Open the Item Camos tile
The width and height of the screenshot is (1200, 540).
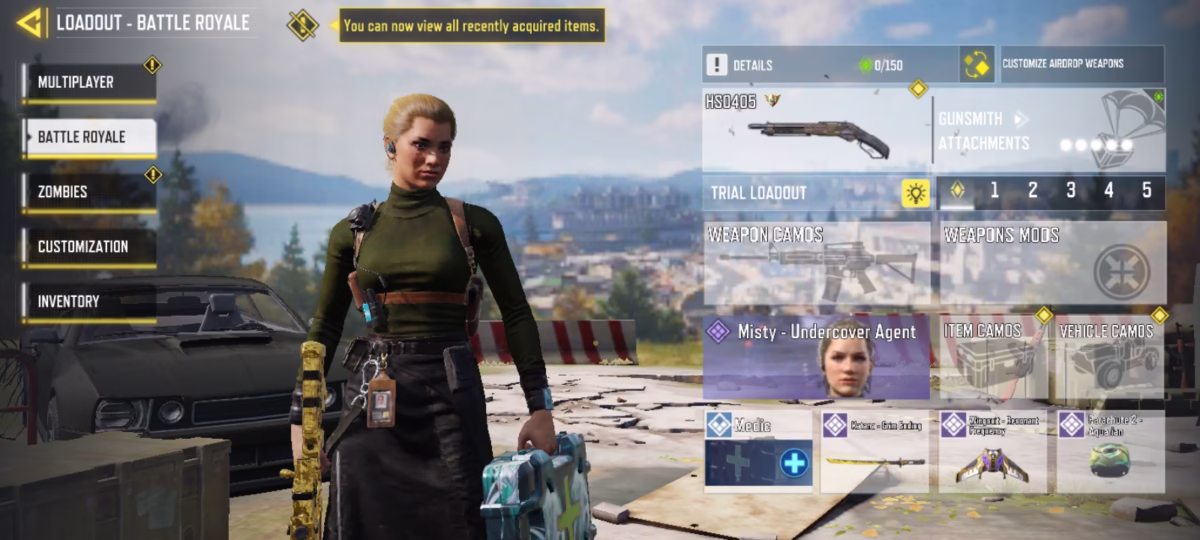point(992,359)
